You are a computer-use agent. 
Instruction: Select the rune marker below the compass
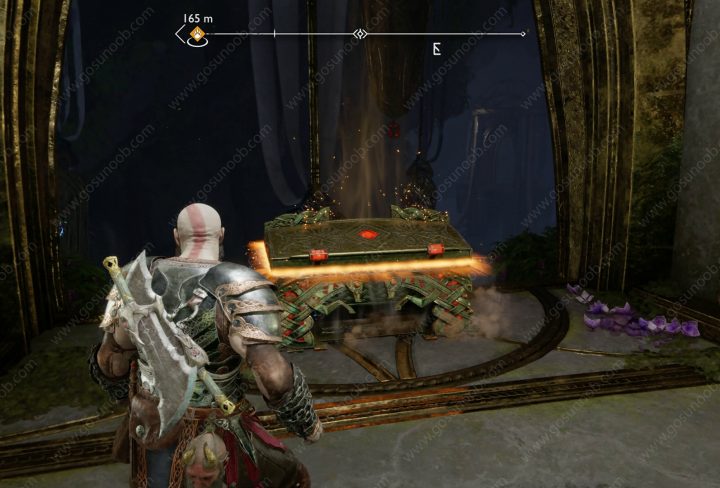437,48
